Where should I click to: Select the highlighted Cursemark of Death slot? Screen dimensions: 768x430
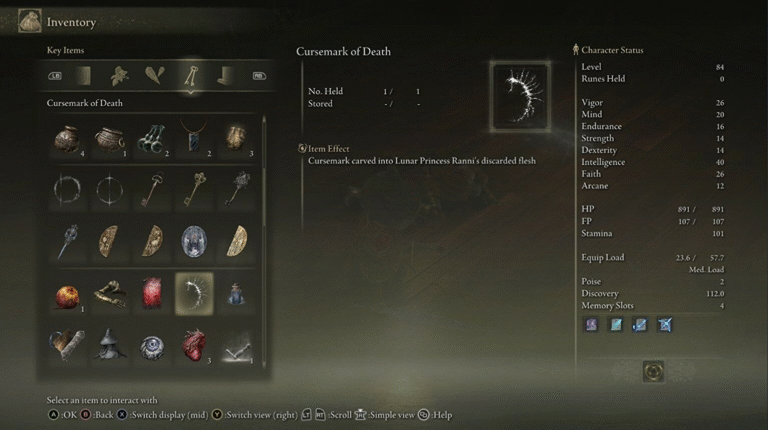193,293
